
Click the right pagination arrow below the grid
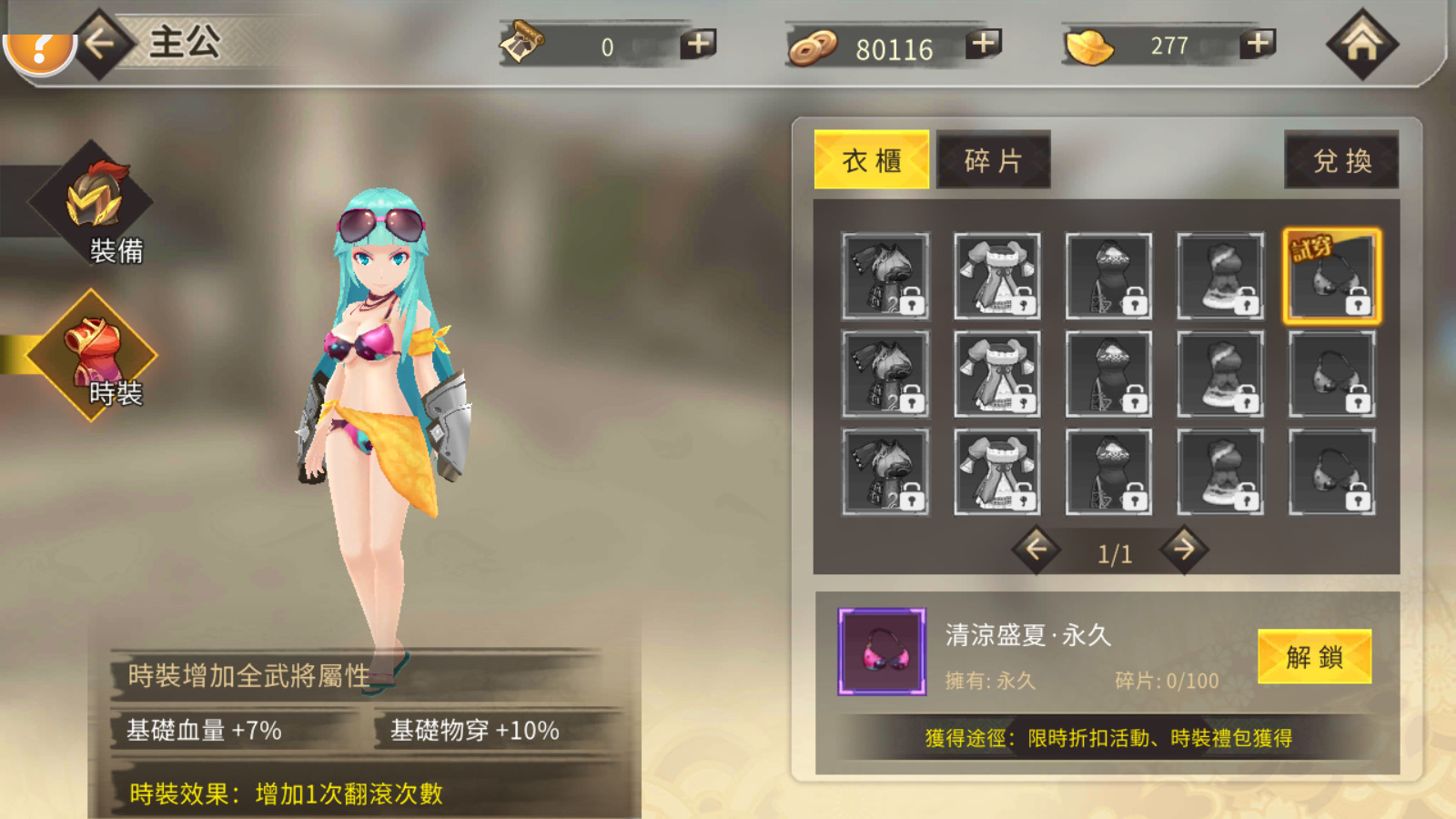tap(1185, 551)
